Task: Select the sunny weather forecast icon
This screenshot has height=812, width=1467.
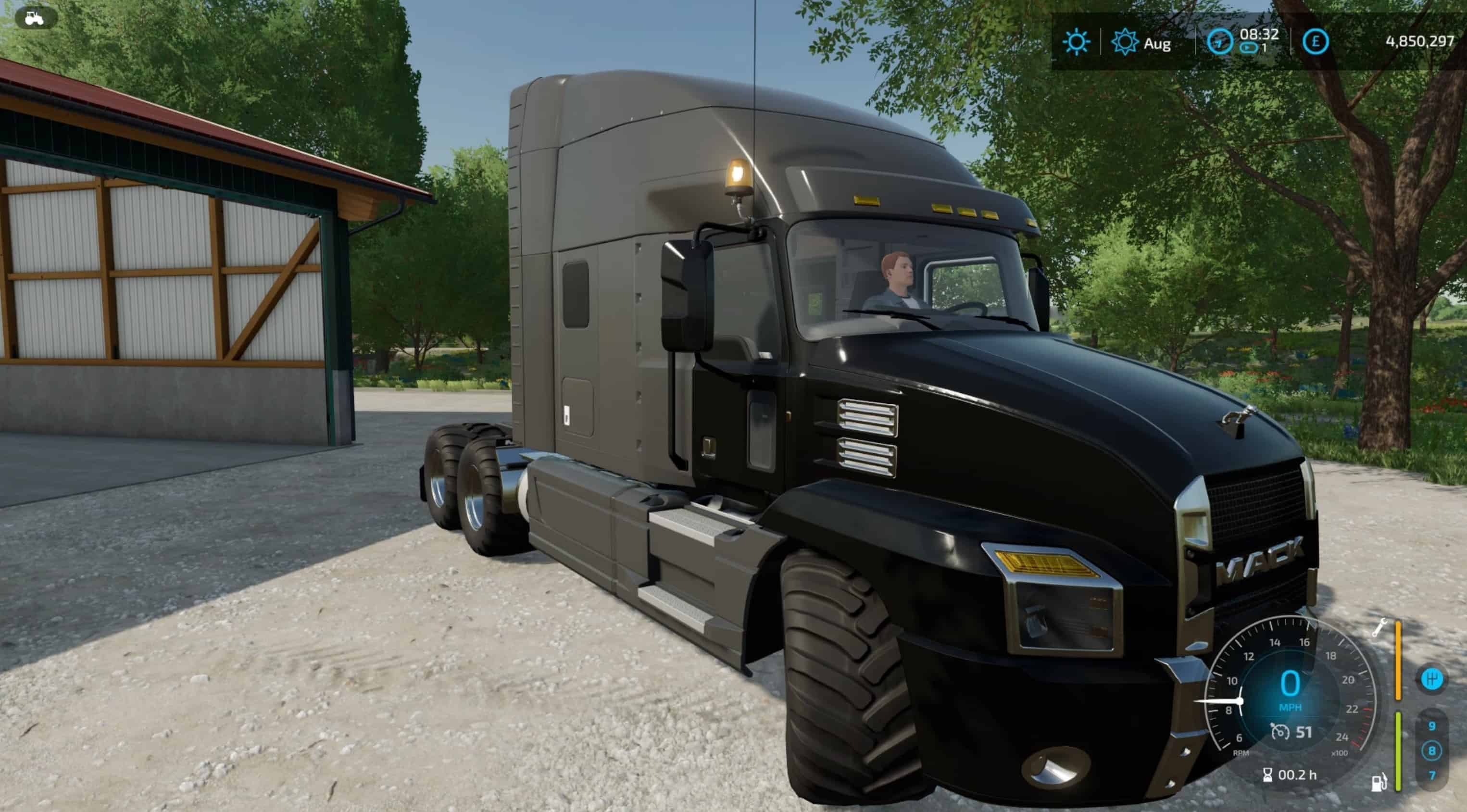Action: [x=1076, y=42]
